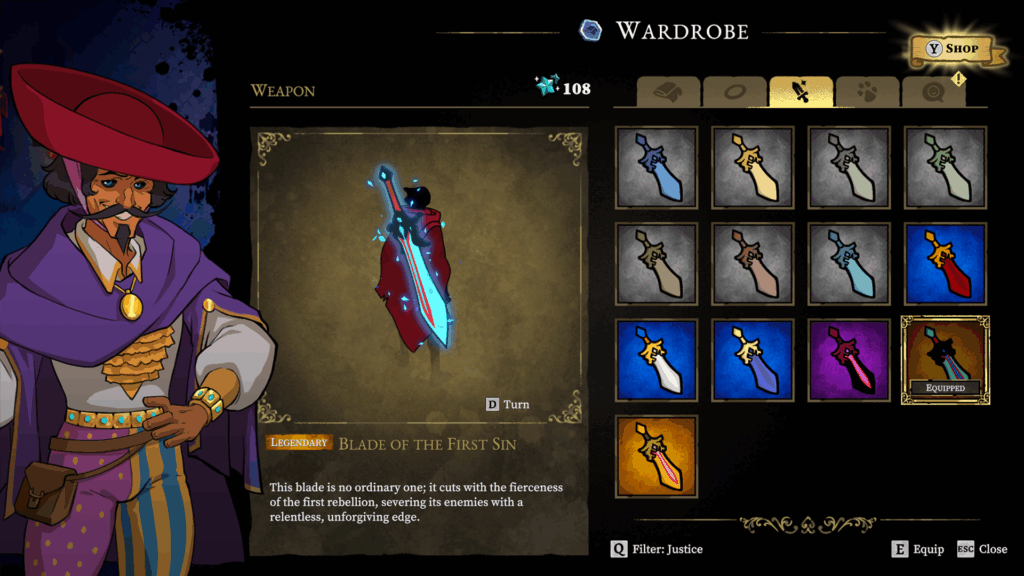1024x576 pixels.
Task: Pick the pale green blade skin
Action: [x=945, y=167]
